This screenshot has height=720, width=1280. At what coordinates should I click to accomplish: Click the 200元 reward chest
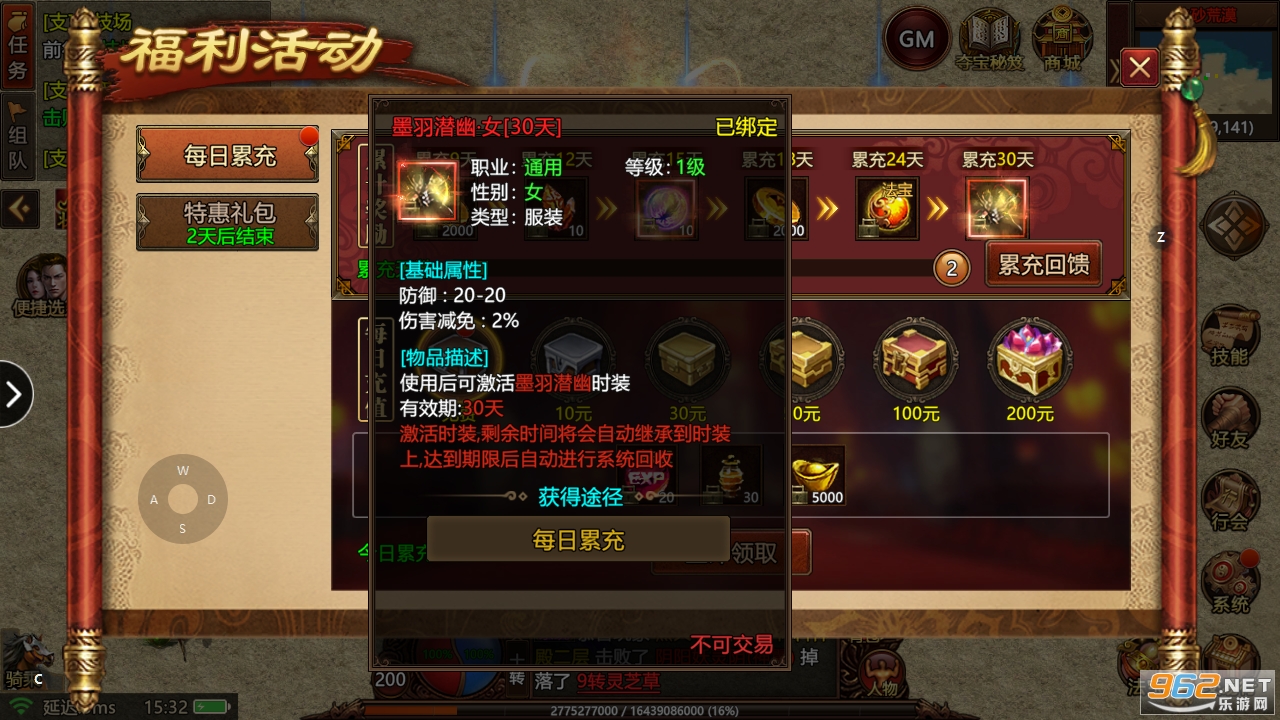coord(1030,360)
